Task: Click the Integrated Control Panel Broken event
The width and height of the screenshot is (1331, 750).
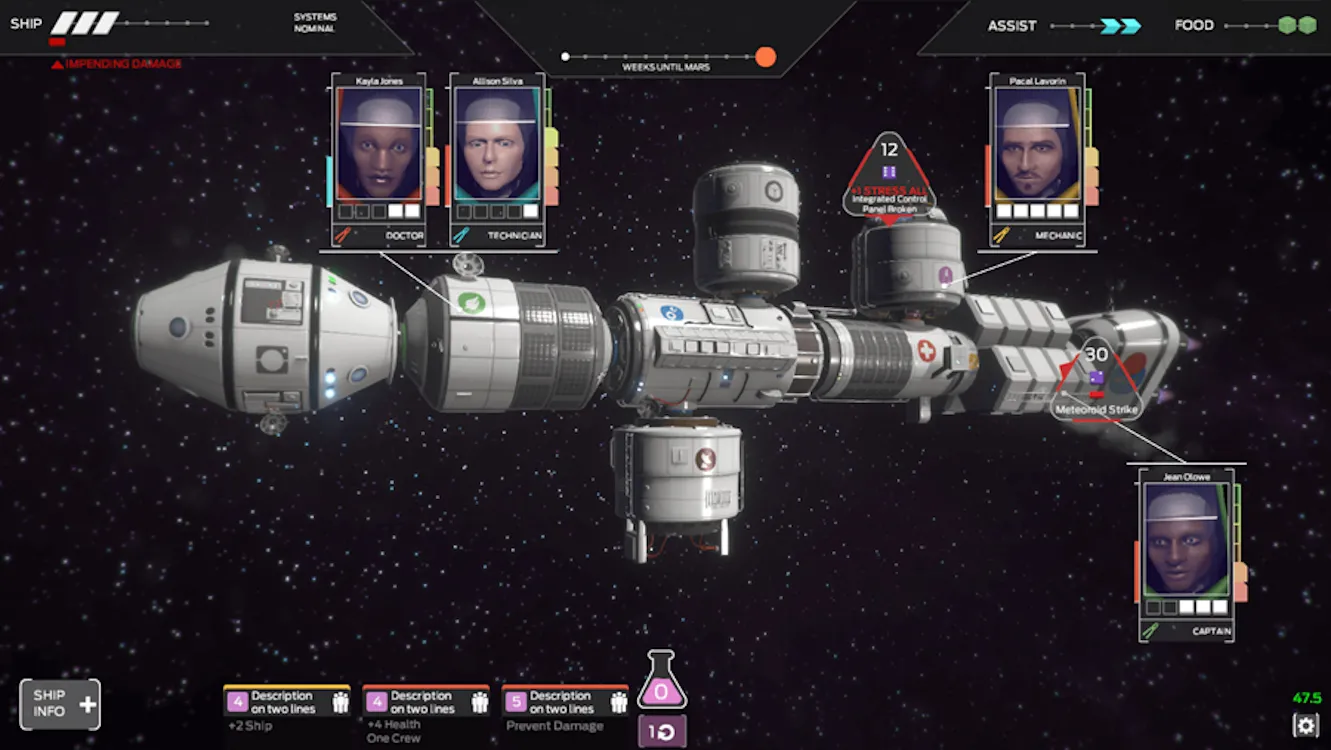Action: click(x=888, y=177)
